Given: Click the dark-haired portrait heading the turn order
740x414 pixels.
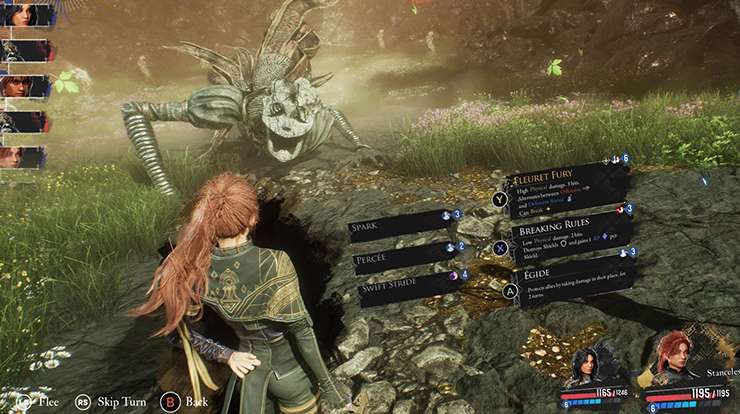Looking at the screenshot, I should click(24, 16).
